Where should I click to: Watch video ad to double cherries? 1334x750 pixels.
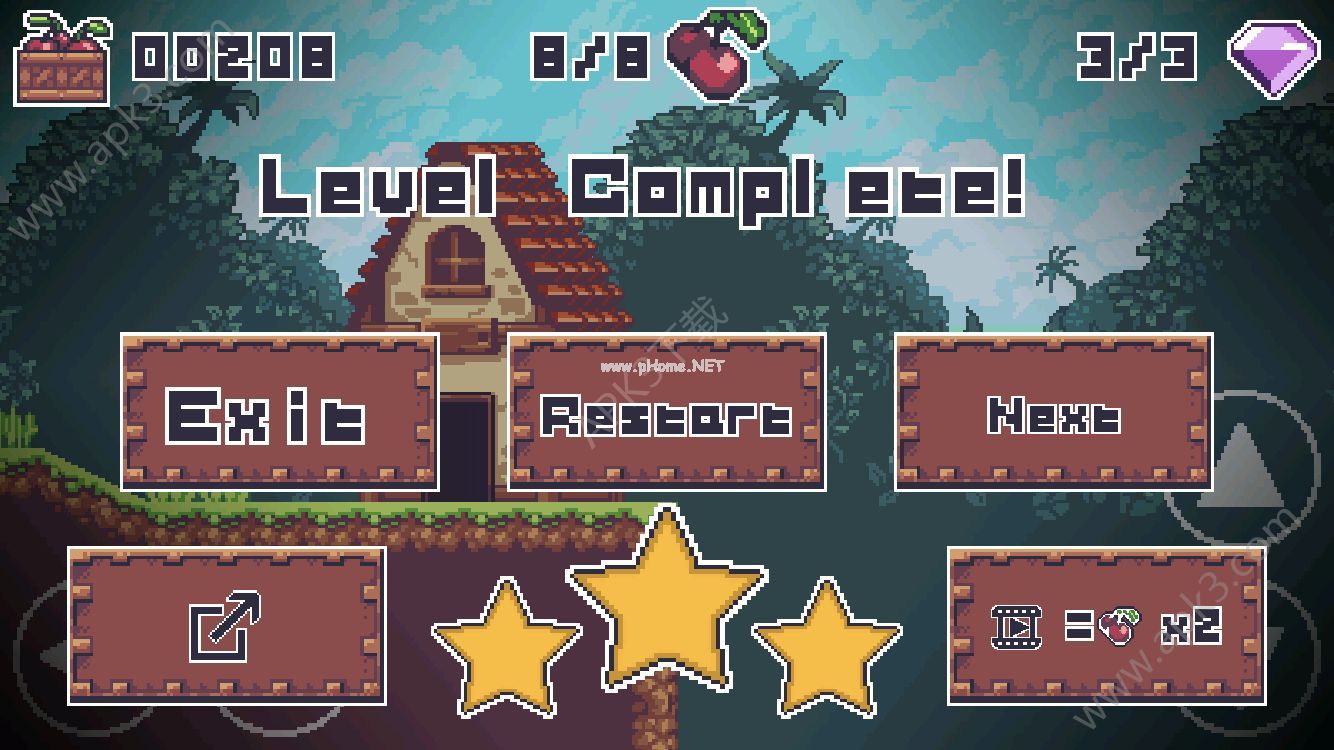point(1106,625)
